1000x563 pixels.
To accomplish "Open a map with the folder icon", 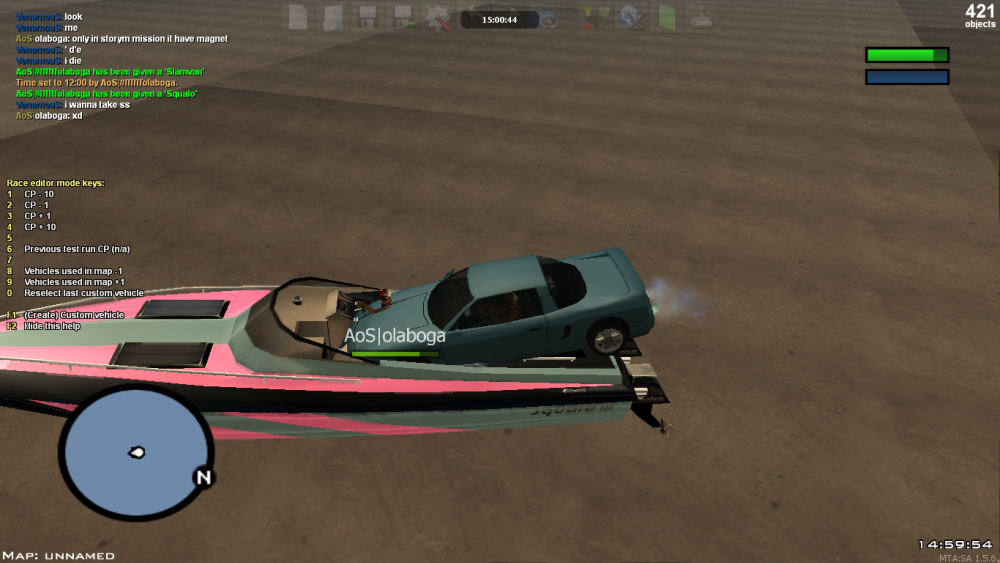I will (x=333, y=16).
